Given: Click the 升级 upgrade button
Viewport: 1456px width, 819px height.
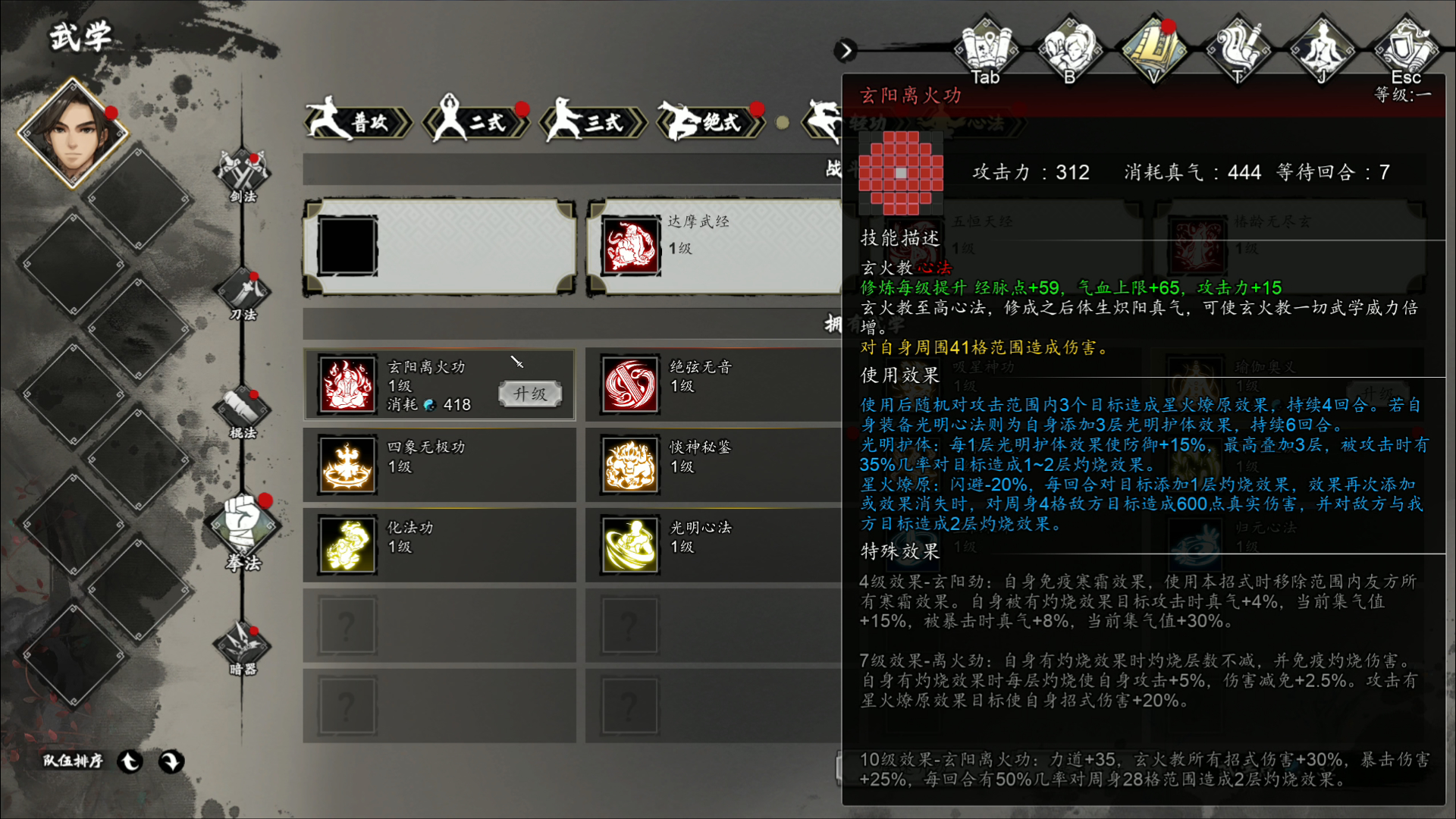Looking at the screenshot, I should (x=529, y=394).
